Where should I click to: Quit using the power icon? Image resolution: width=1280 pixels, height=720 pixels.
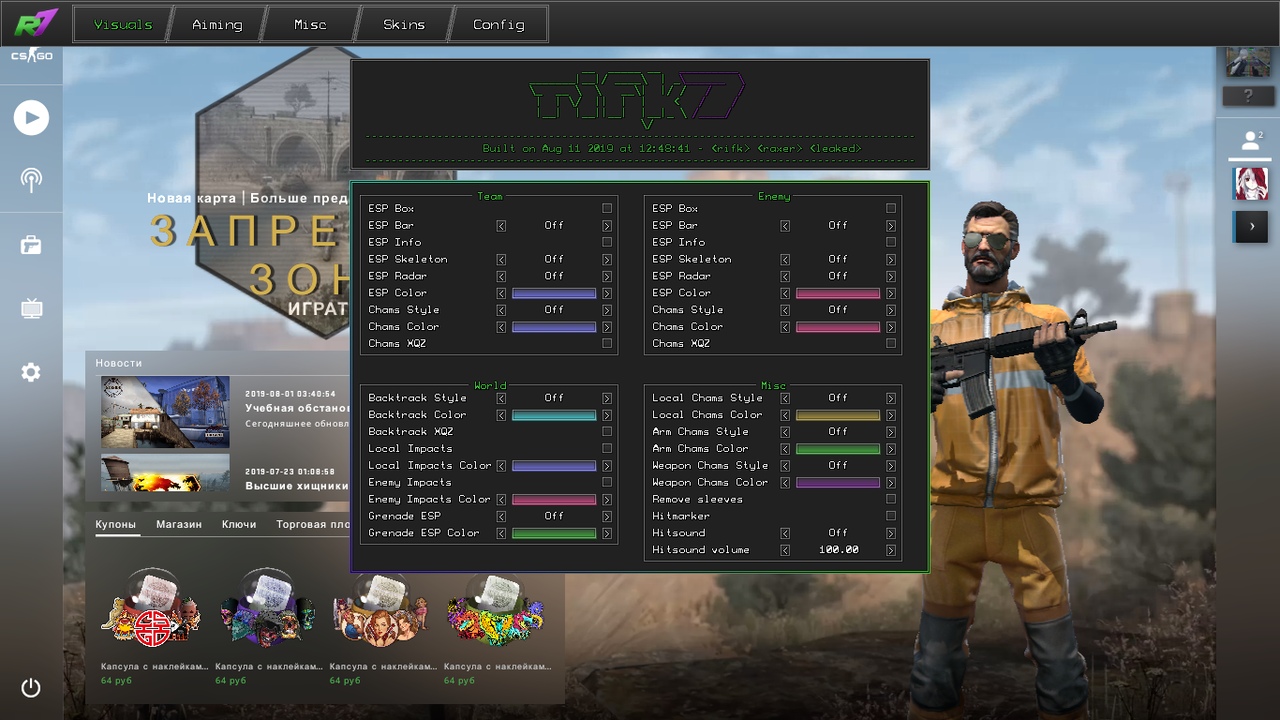(x=31, y=688)
